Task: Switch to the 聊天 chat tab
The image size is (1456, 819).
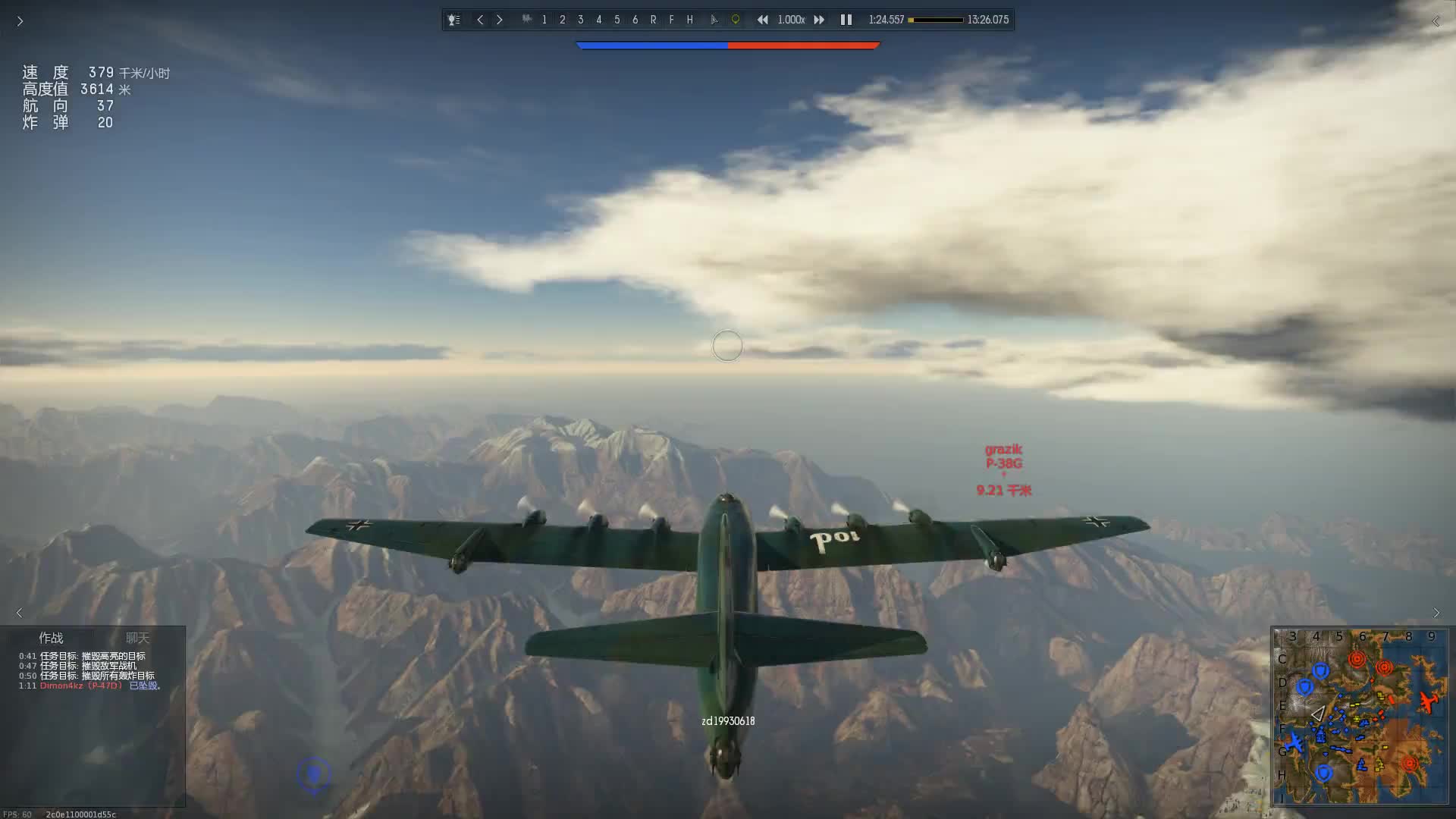Action: (137, 638)
